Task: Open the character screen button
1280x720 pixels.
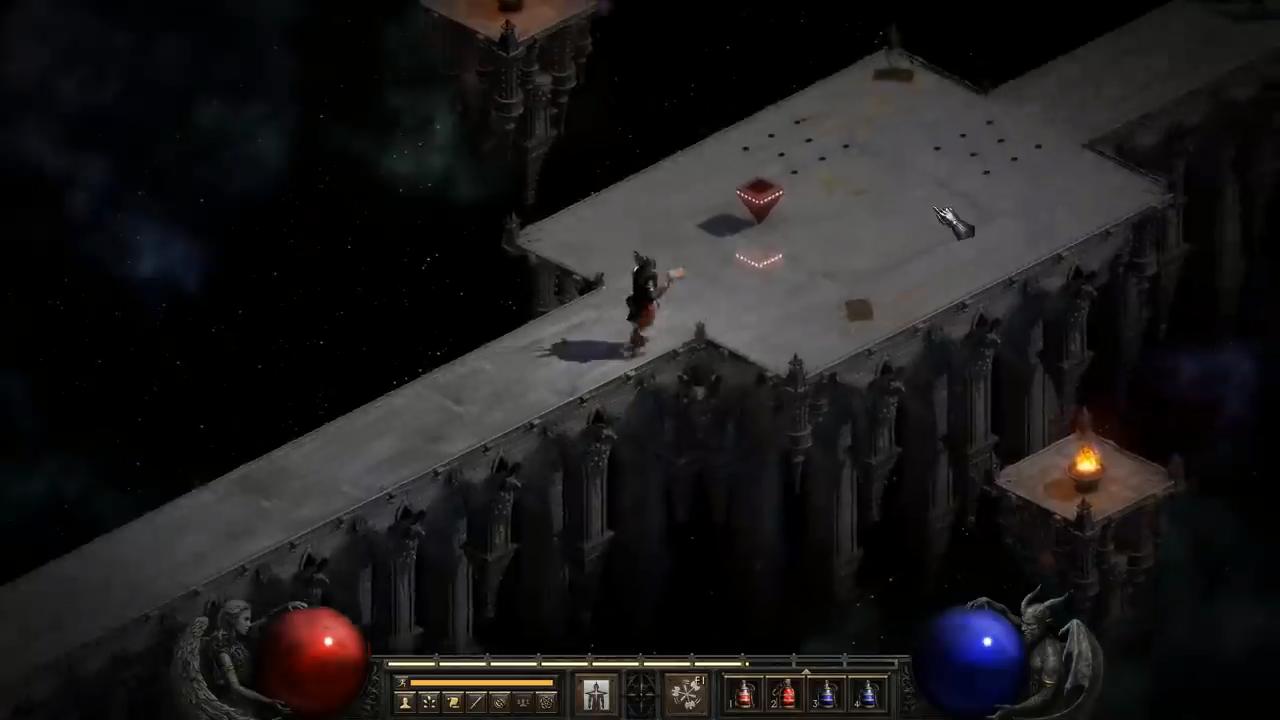Action: [405, 702]
